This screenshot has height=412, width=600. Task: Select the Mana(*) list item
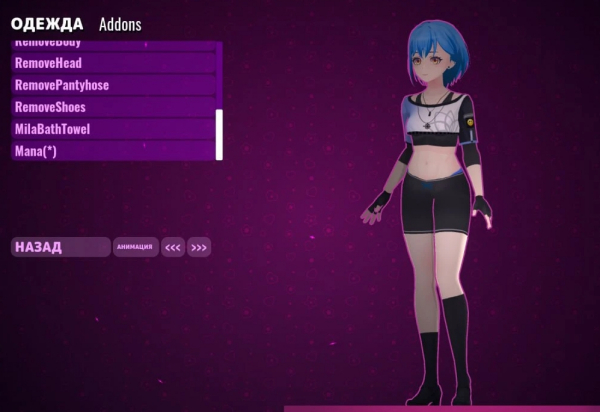[x=113, y=151]
